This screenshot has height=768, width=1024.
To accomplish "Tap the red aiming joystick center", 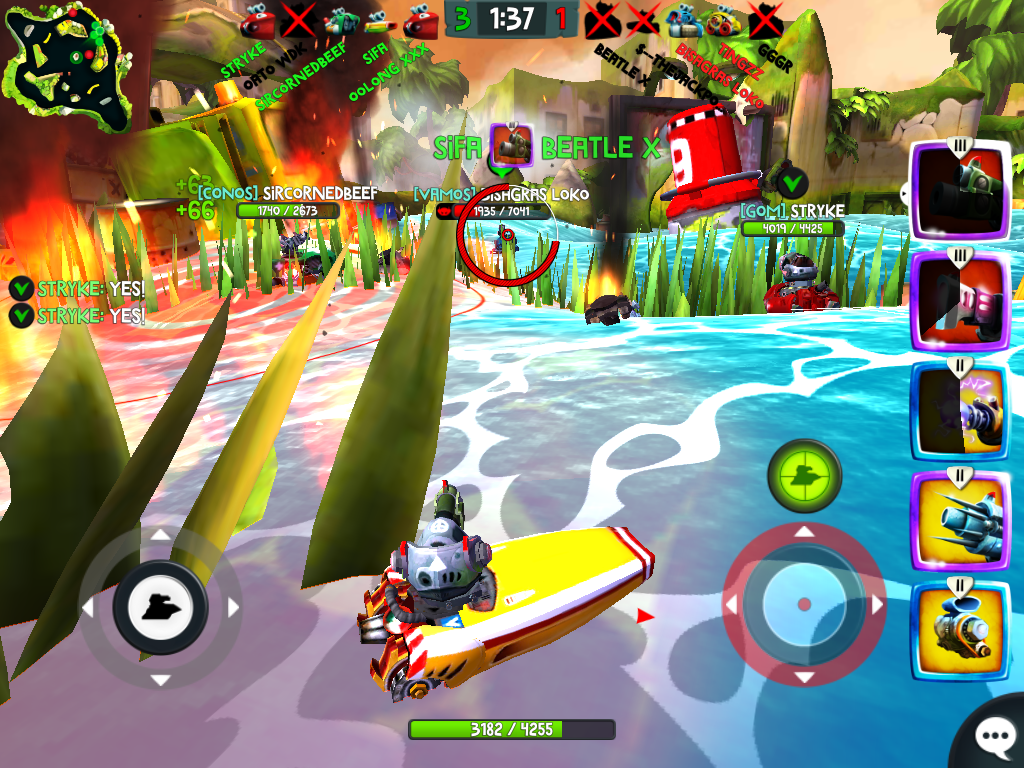I will (803, 604).
